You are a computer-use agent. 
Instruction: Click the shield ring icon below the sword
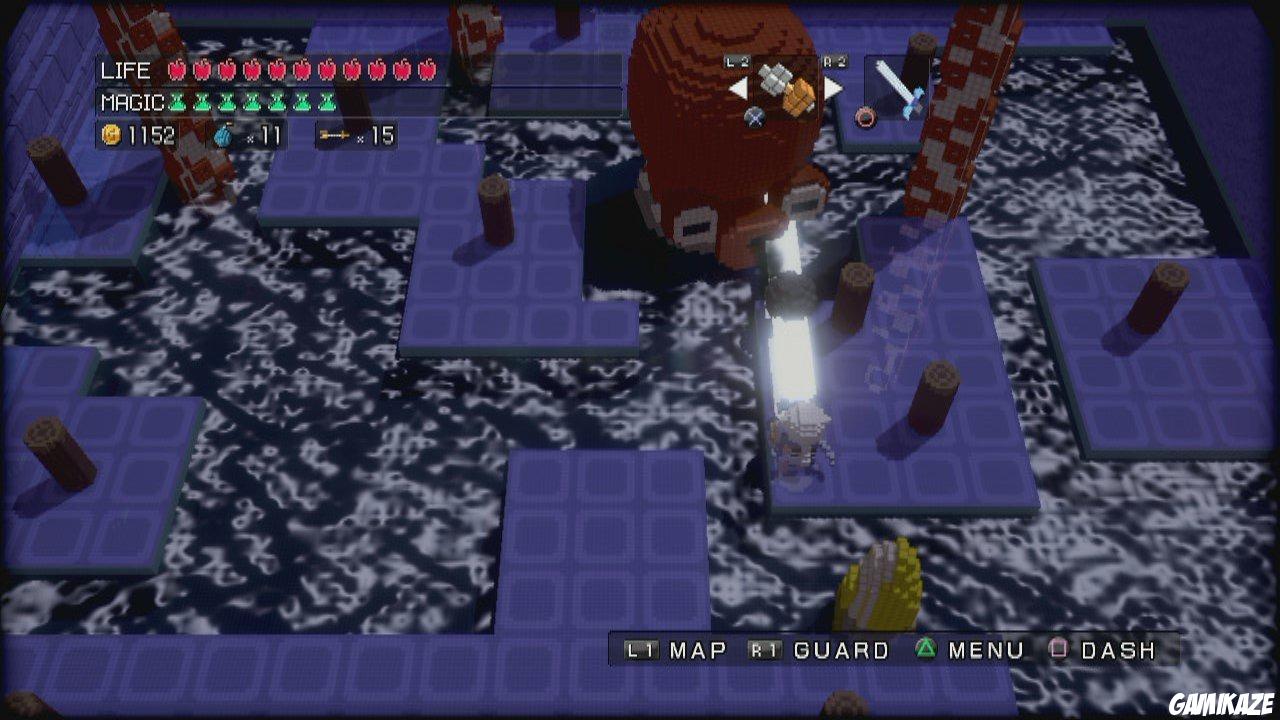pyautogui.click(x=864, y=117)
